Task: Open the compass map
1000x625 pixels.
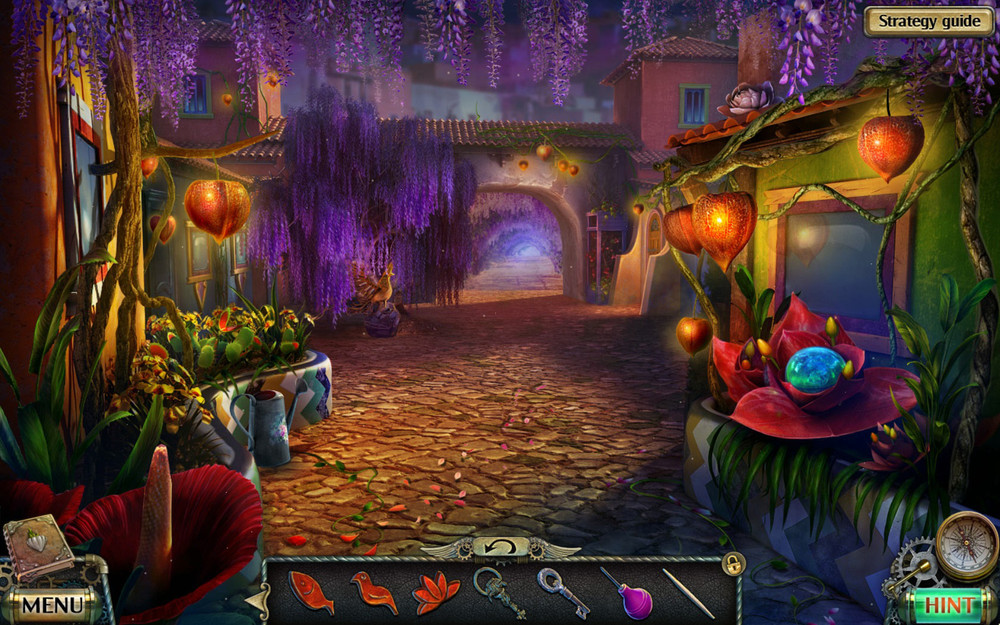Action: pos(966,545)
